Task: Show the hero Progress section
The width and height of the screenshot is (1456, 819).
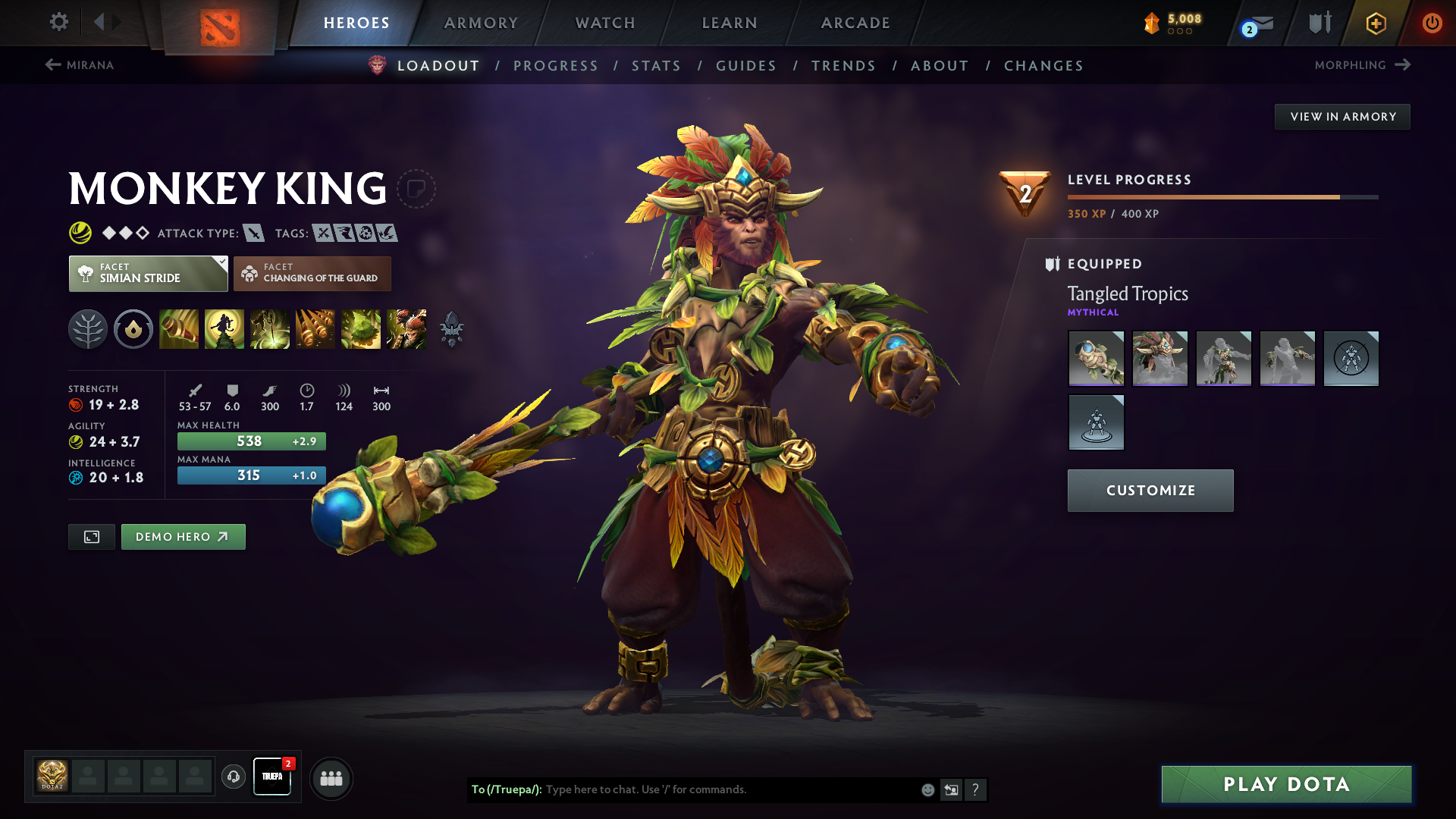Action: [x=556, y=66]
